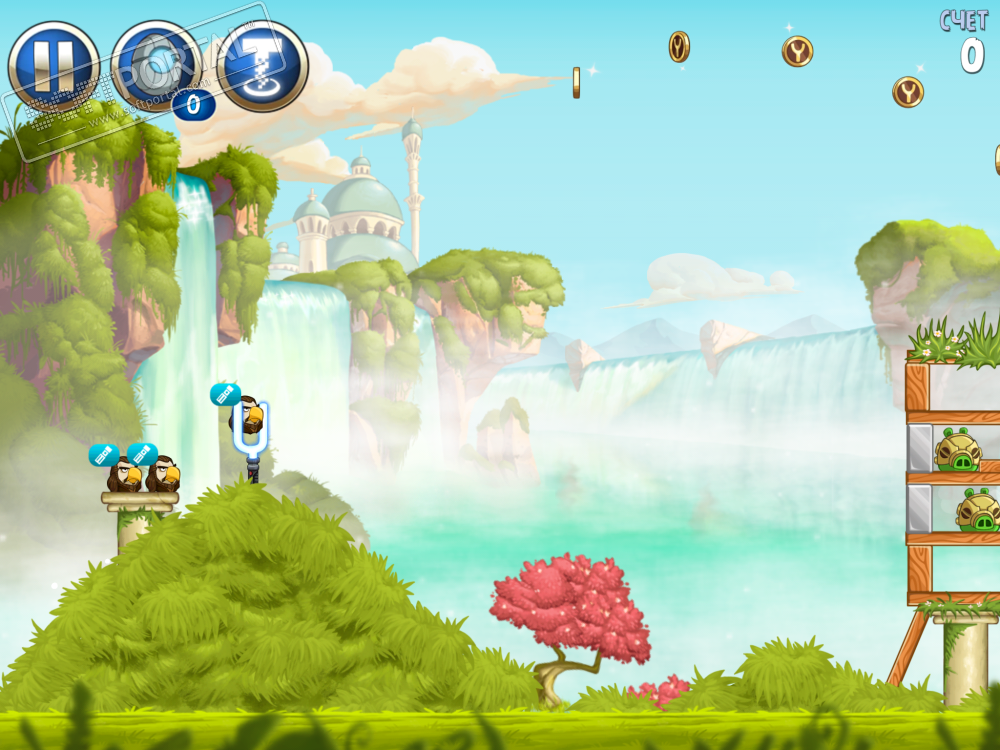Activate the Telepods teleport button
The width and height of the screenshot is (1000, 750).
tap(262, 66)
